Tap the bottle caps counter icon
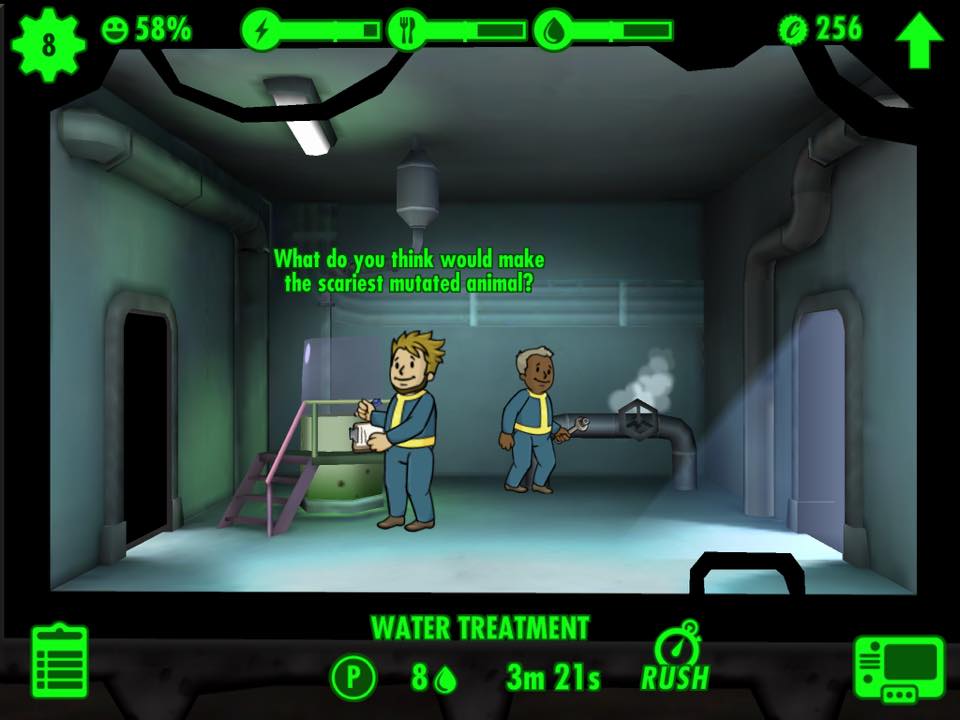 [x=792, y=30]
